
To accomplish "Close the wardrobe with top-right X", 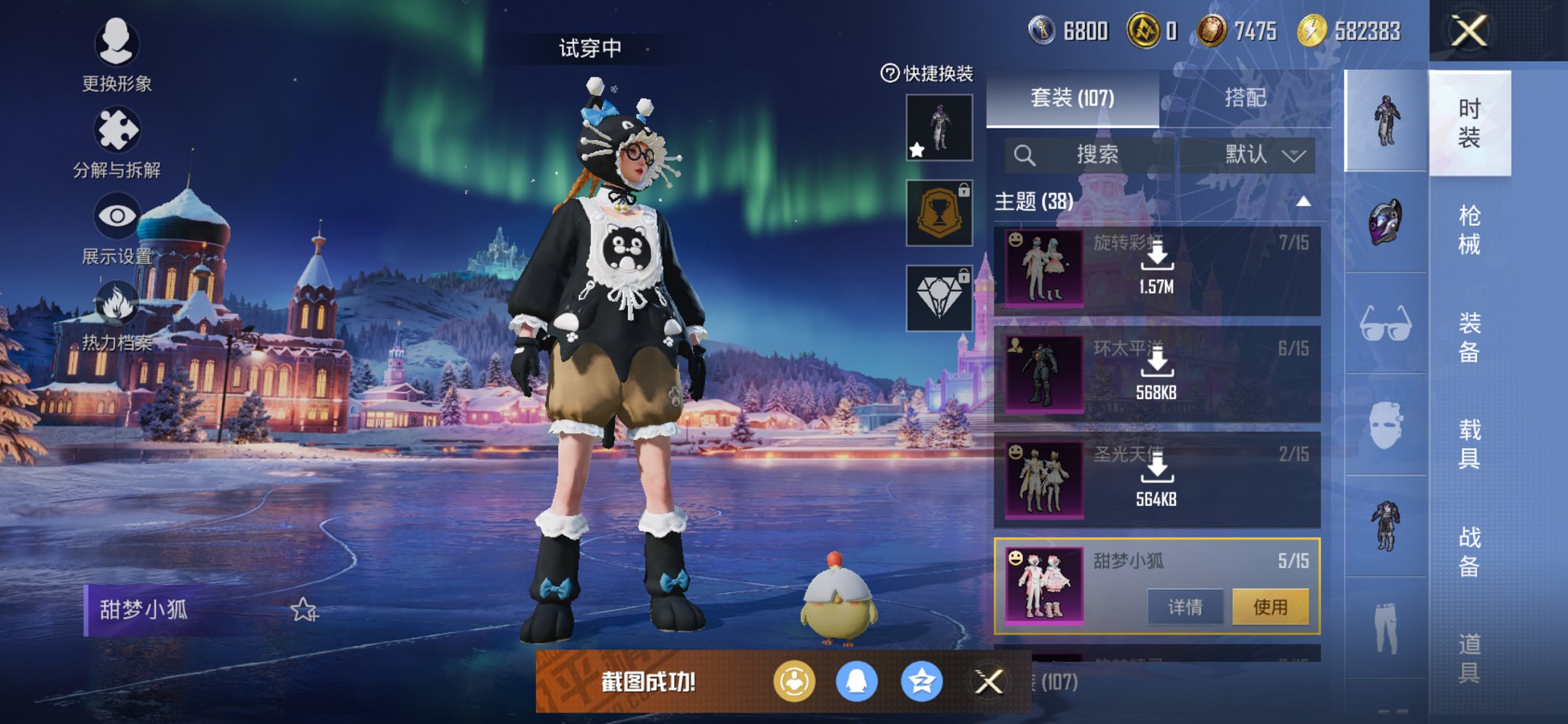I will [1469, 31].
